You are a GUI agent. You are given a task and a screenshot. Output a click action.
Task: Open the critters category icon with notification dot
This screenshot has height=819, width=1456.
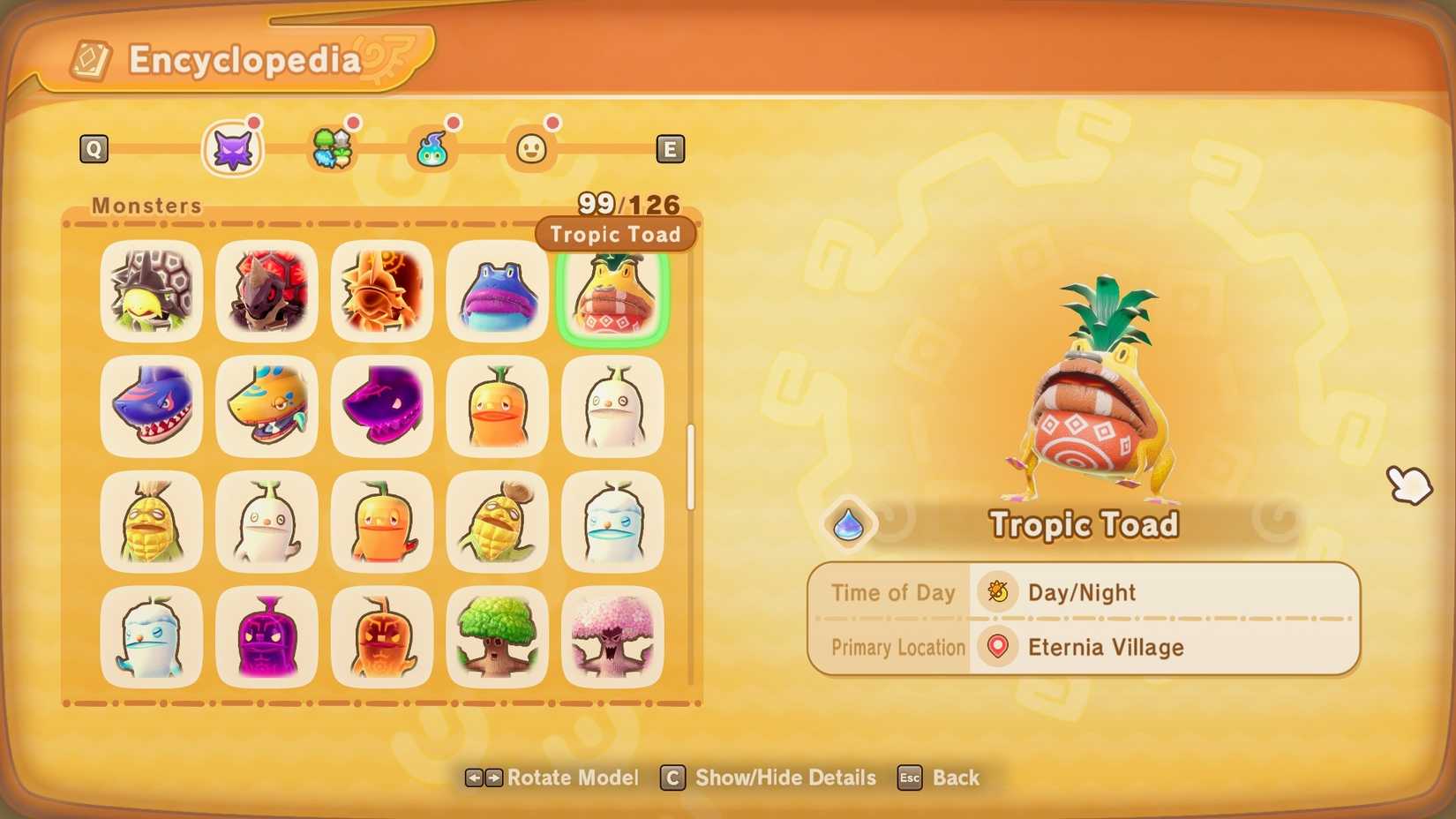coord(333,148)
